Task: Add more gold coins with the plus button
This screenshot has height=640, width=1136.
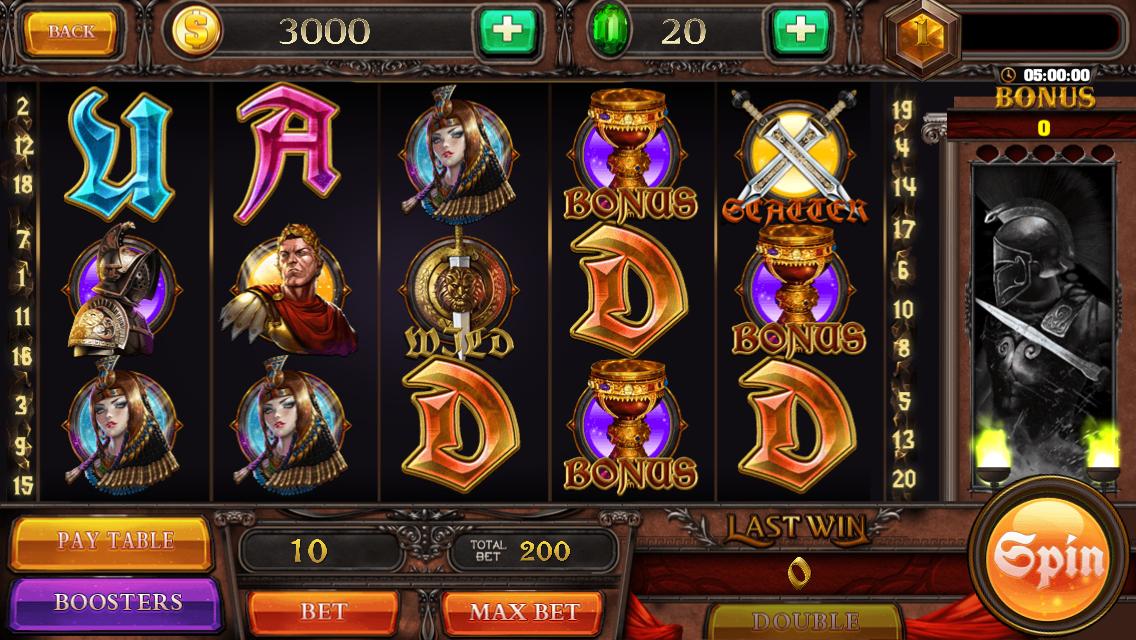Action: click(x=509, y=32)
